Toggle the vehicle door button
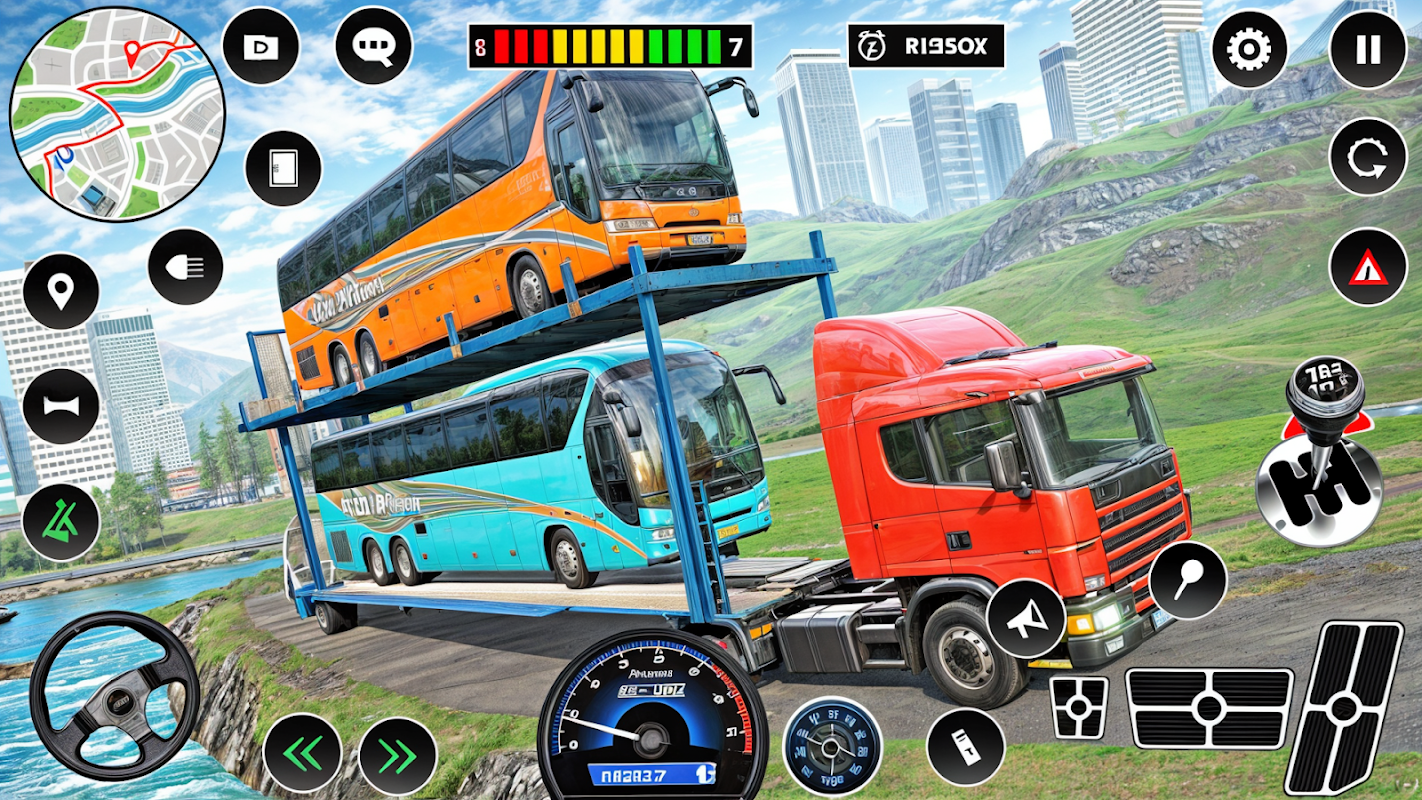The width and height of the screenshot is (1422, 800). [x=282, y=168]
